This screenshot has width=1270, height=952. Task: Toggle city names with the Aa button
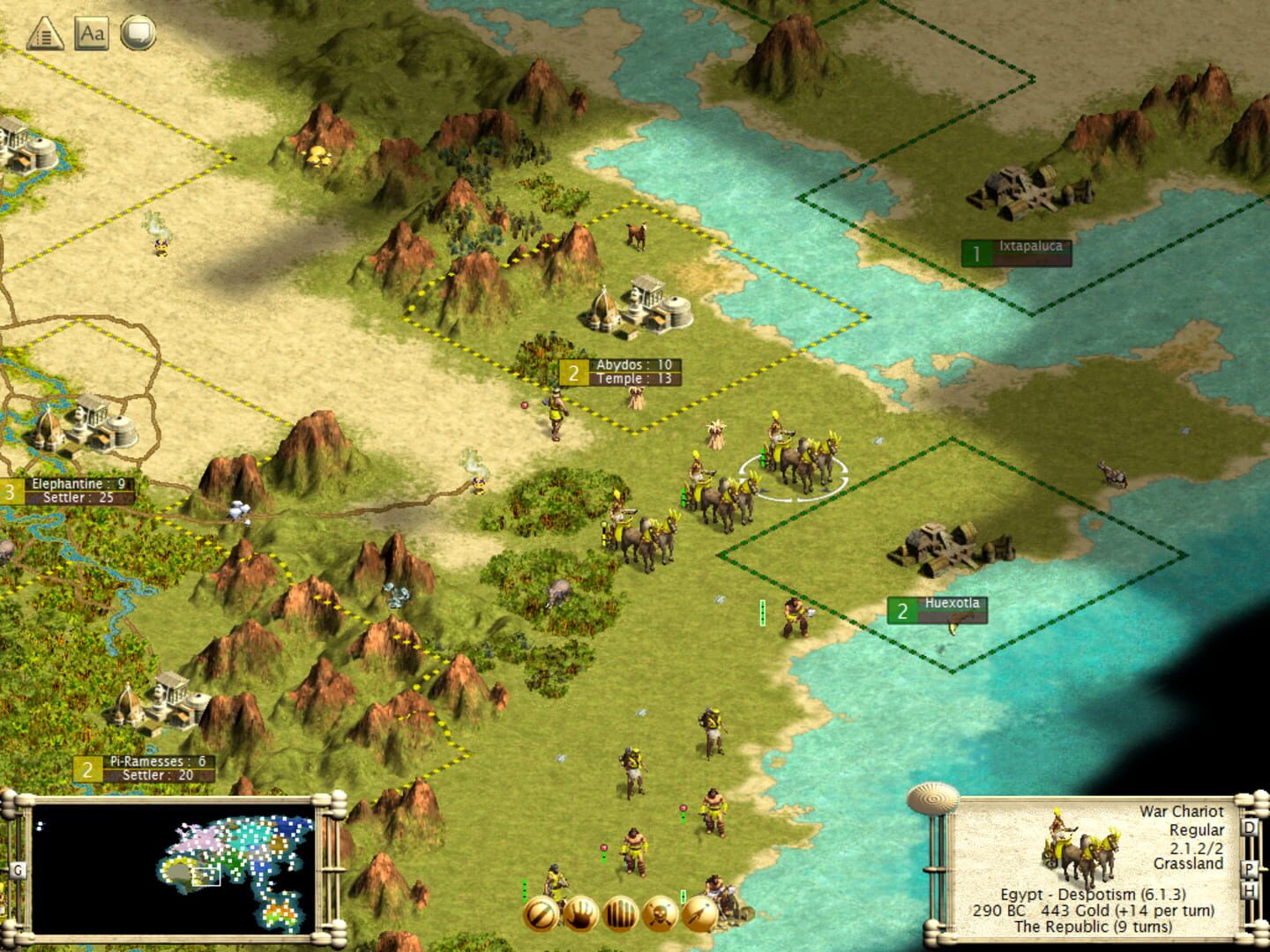pos(92,32)
